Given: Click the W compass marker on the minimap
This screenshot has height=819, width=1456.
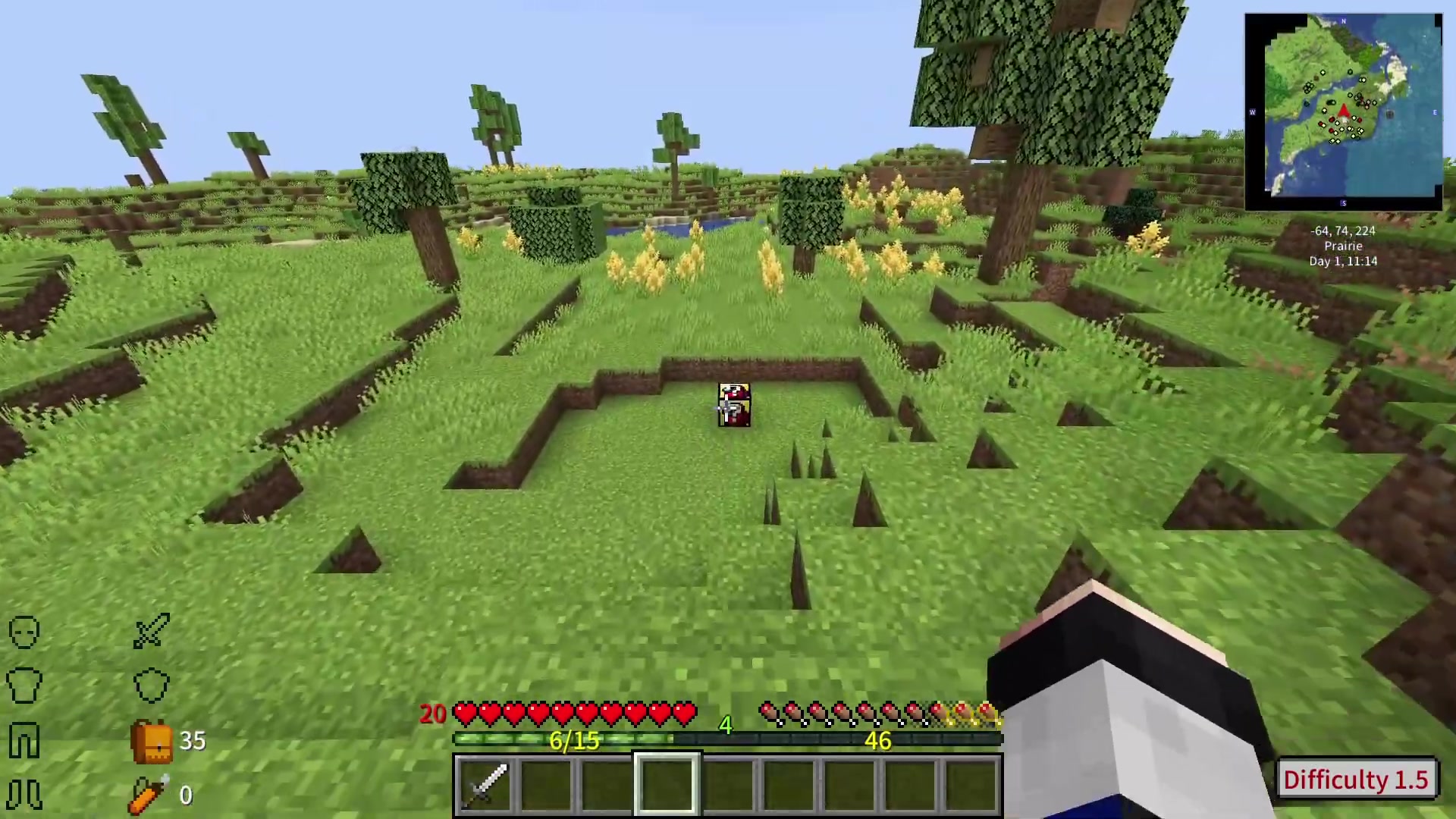Looking at the screenshot, I should tap(1253, 112).
